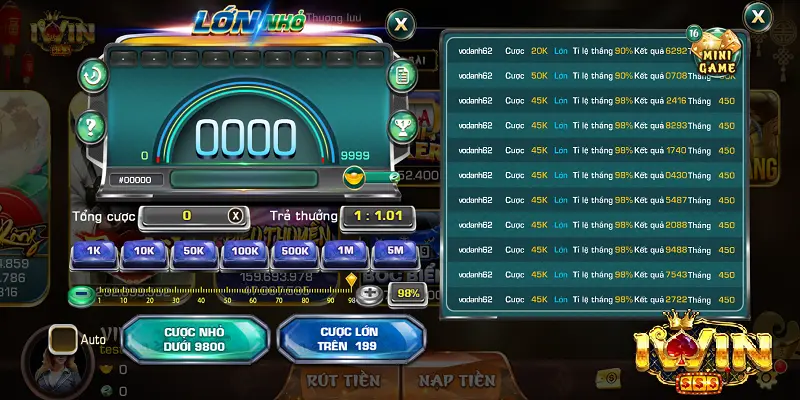Viewport: 800px width, 400px height.
Task: Choose the 10K bet chip
Action: tap(145, 252)
